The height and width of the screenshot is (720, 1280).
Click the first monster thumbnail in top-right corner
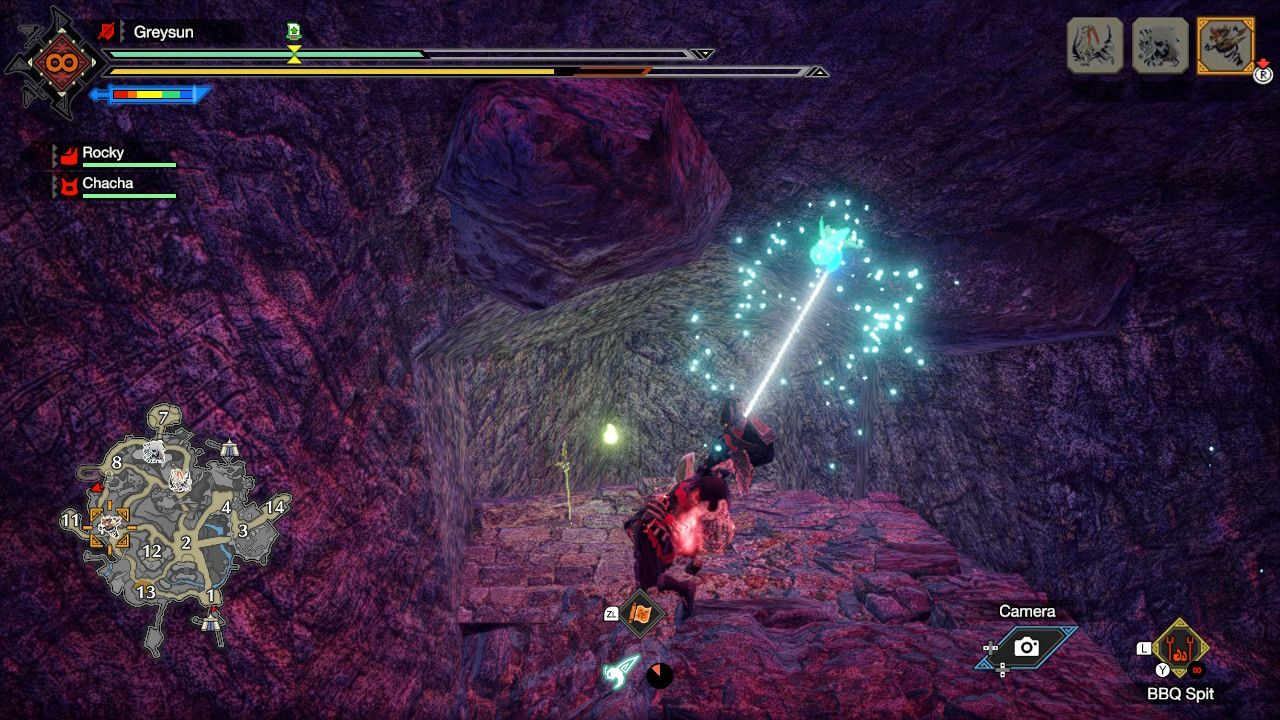click(1095, 45)
